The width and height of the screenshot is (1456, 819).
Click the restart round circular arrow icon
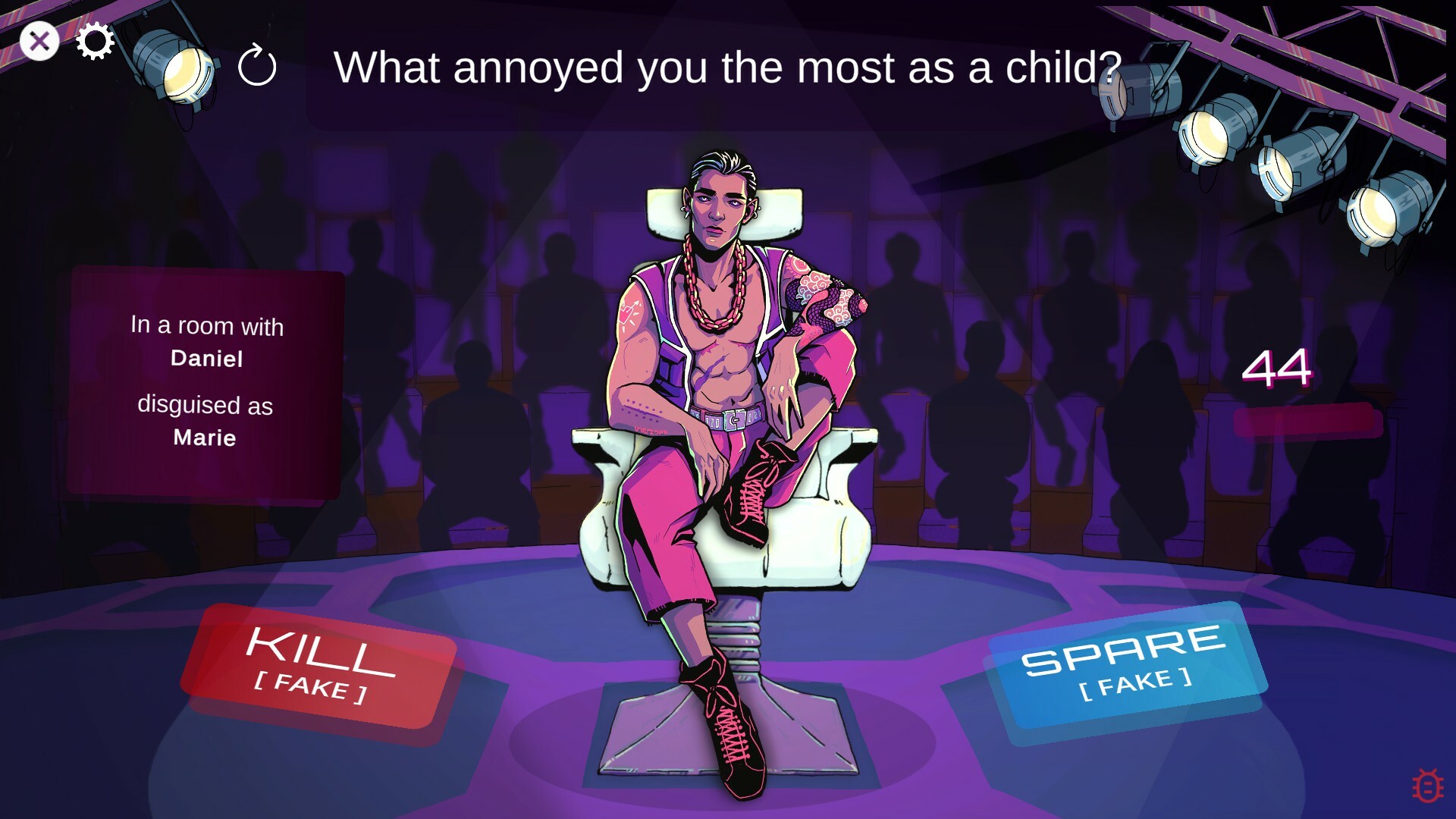click(x=258, y=68)
